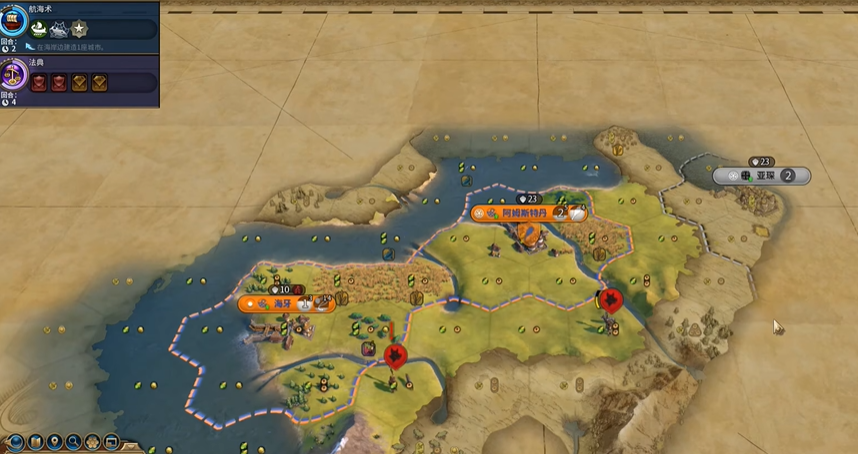
Task: Open the map search magnifier tool
Action: coord(74,442)
